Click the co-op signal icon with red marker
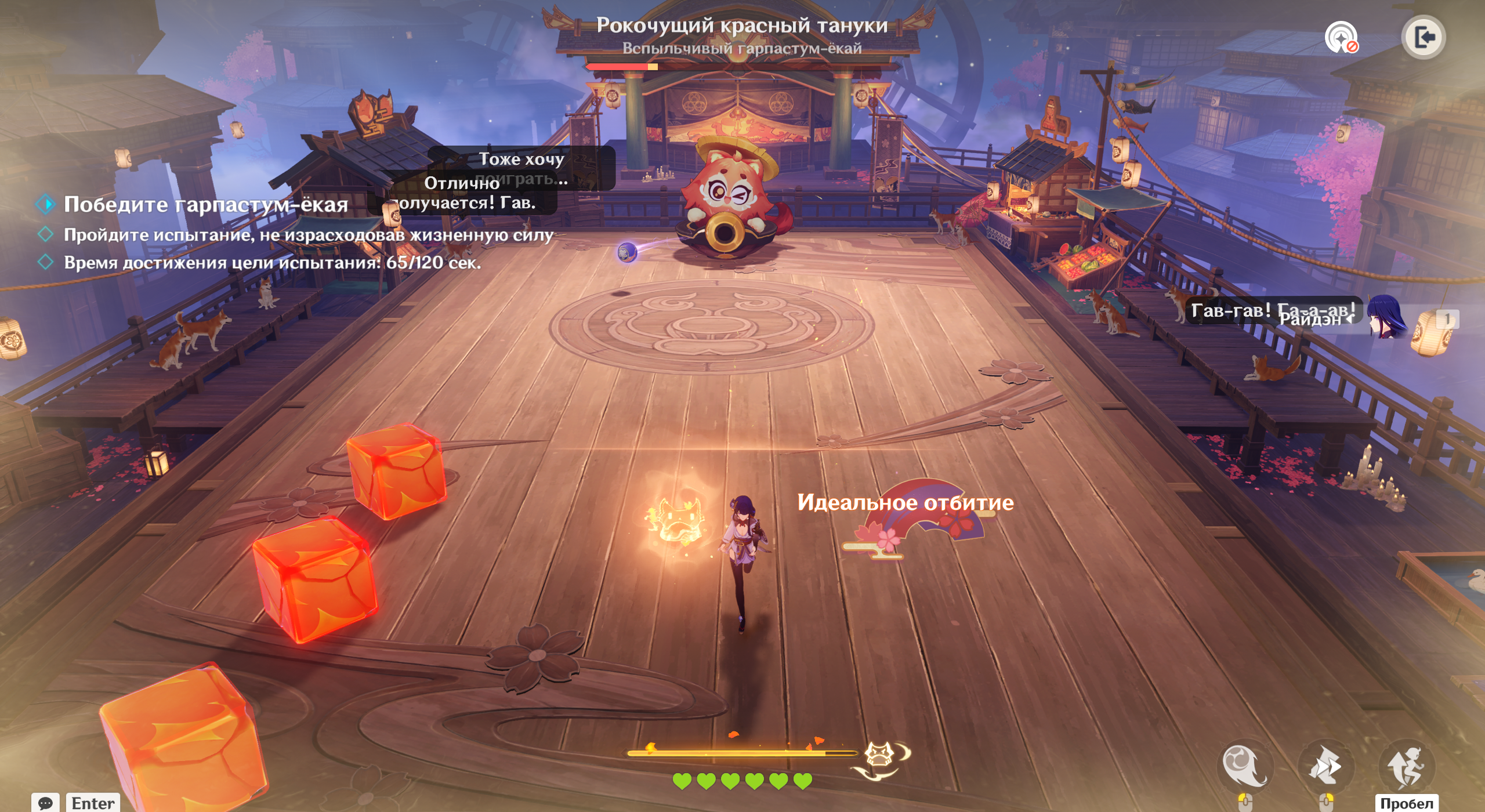 (x=1341, y=38)
